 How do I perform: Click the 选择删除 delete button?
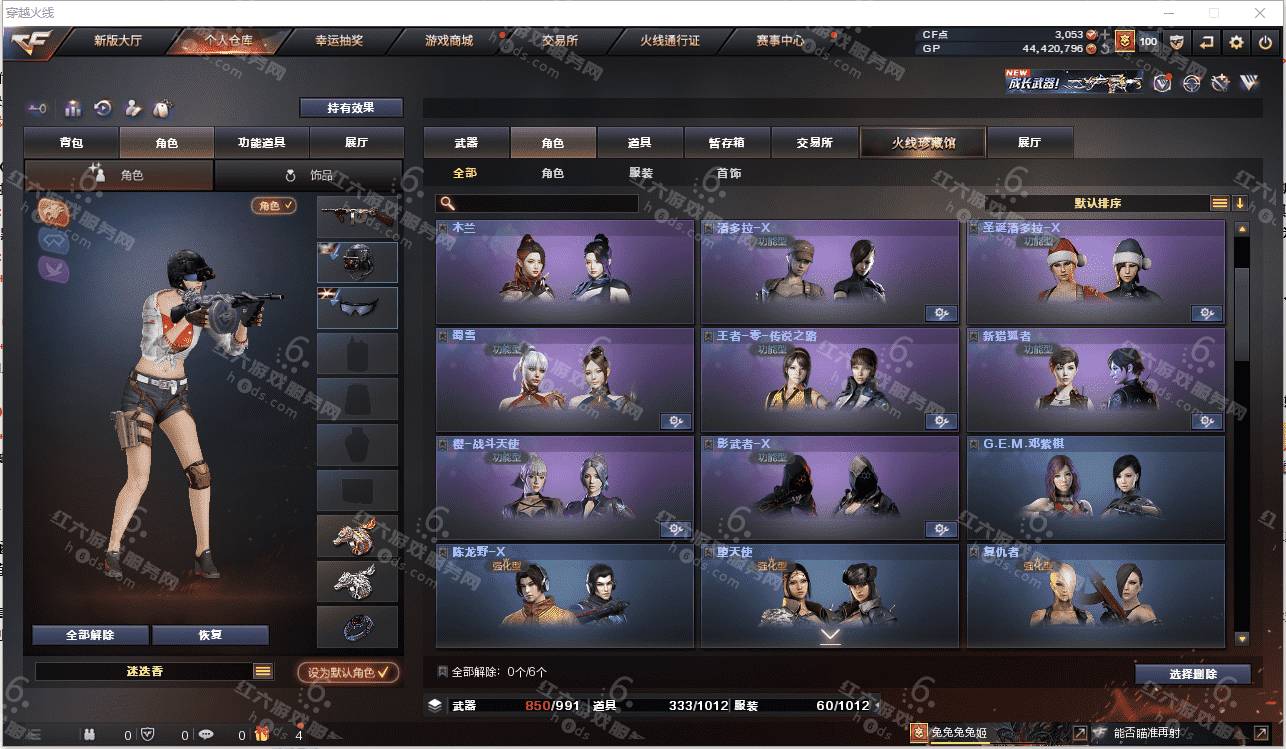pos(1192,674)
